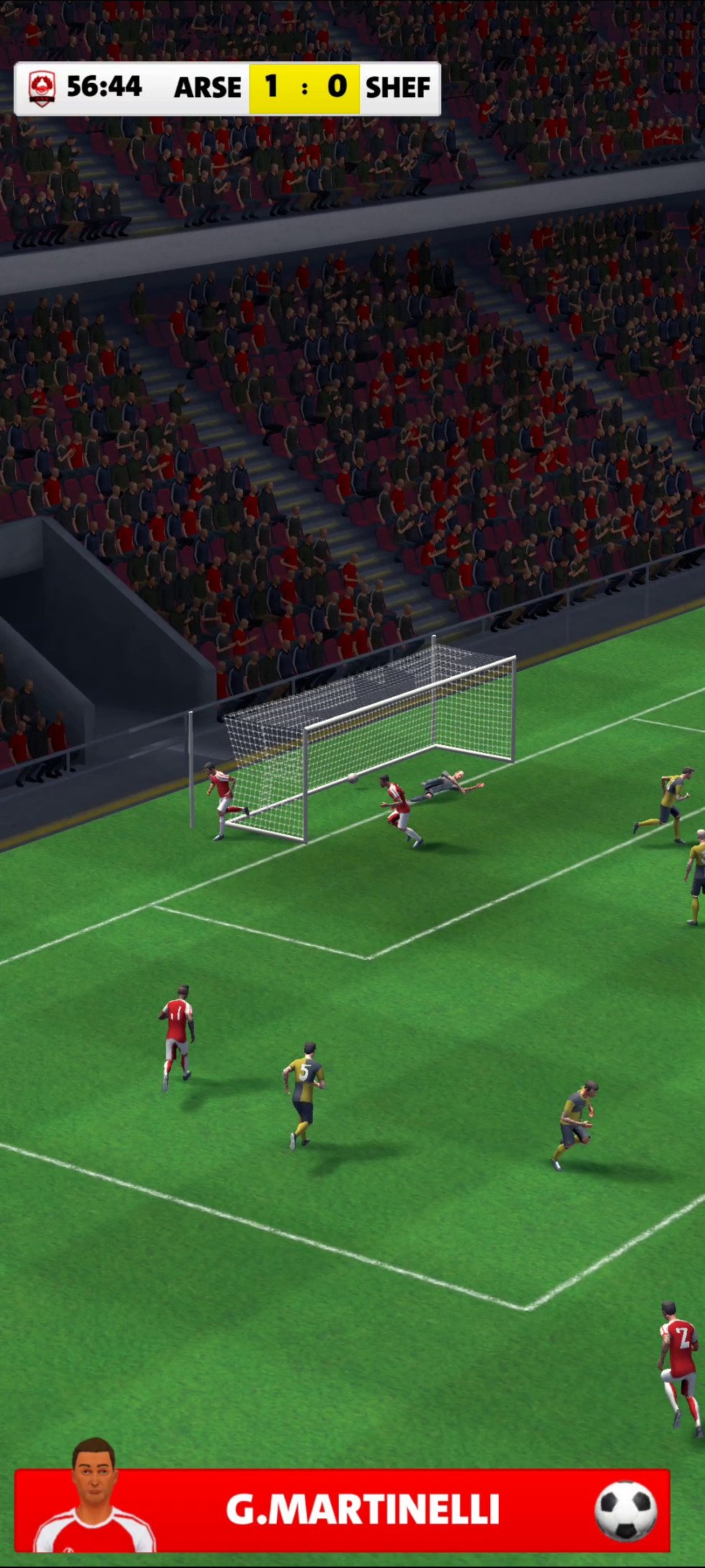Screen dimensions: 705x1568
Task: Tap the G.MARTINELLI goal scorer banner
Action: pos(362,1509)
